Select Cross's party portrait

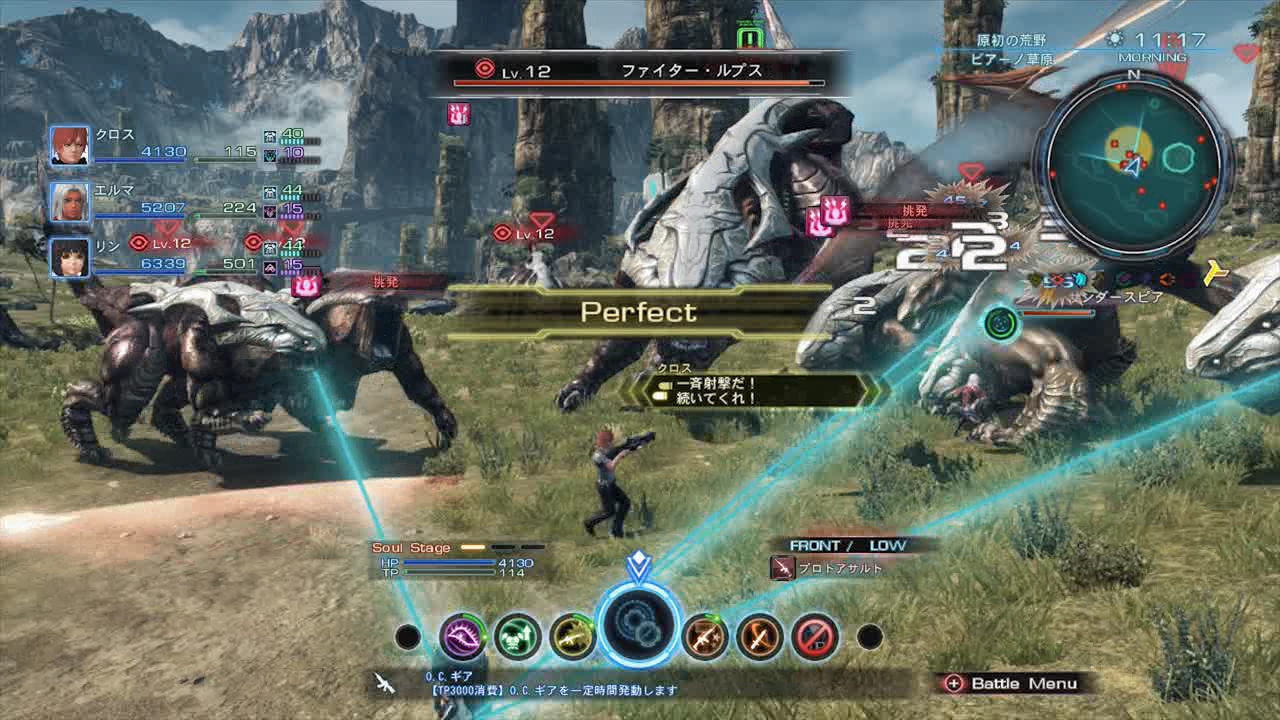[70, 146]
